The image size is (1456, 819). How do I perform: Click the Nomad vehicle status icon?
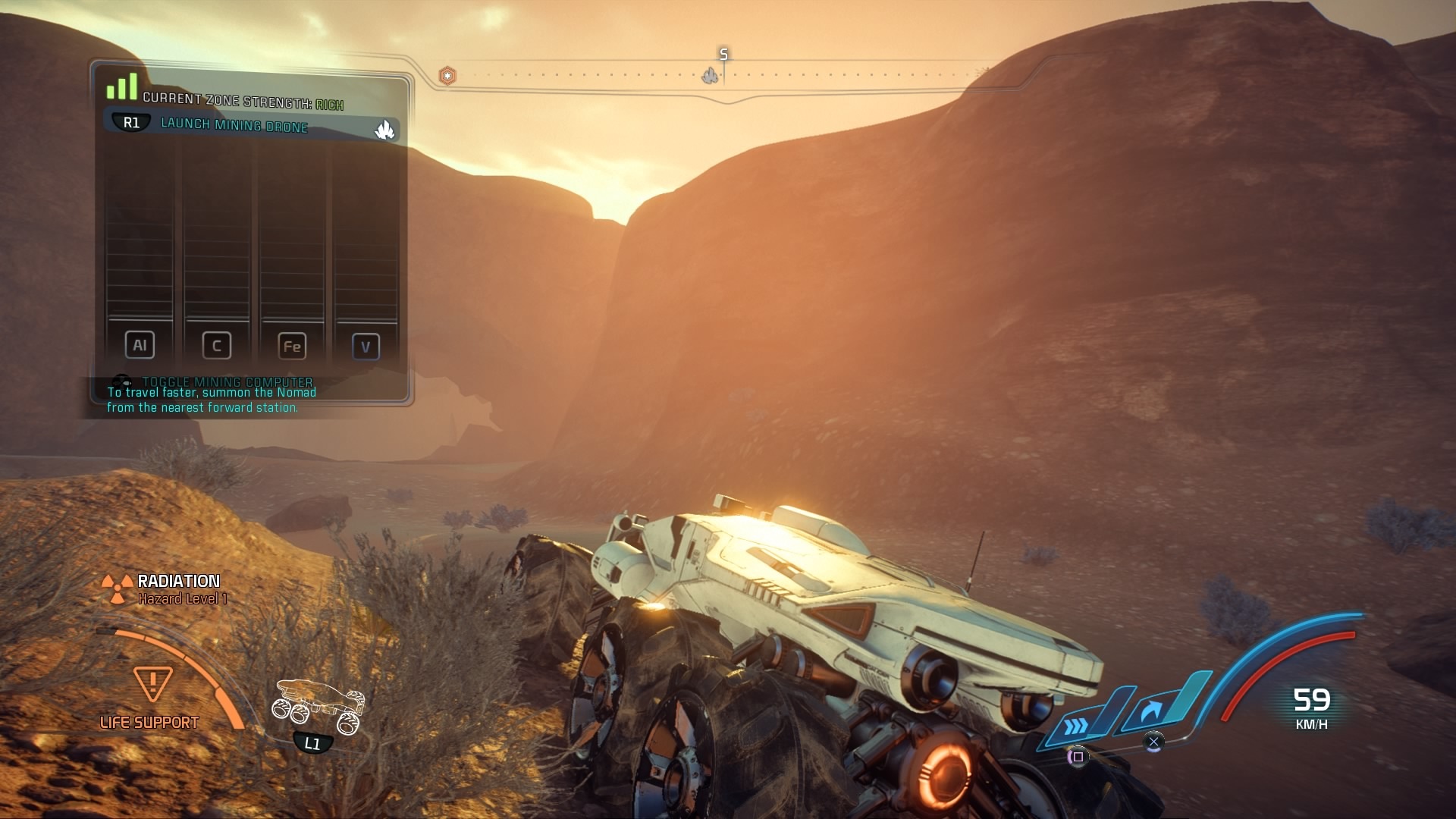(x=318, y=707)
